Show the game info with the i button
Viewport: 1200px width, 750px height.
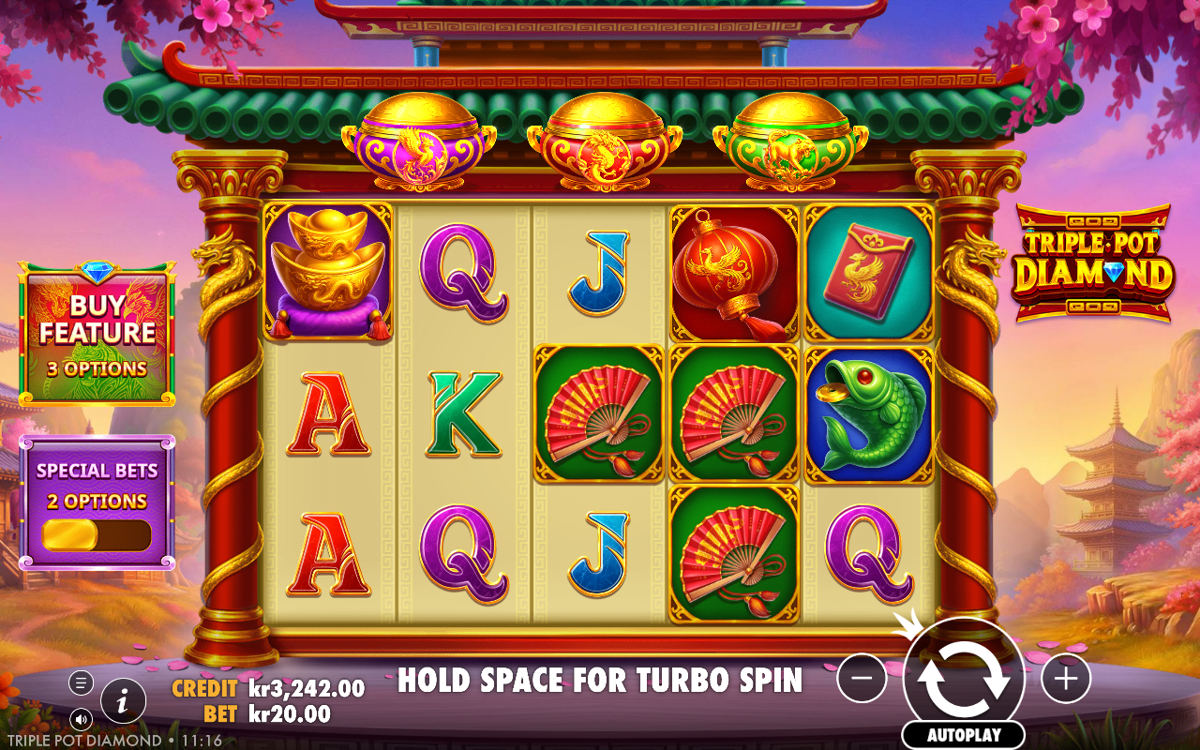(x=123, y=701)
